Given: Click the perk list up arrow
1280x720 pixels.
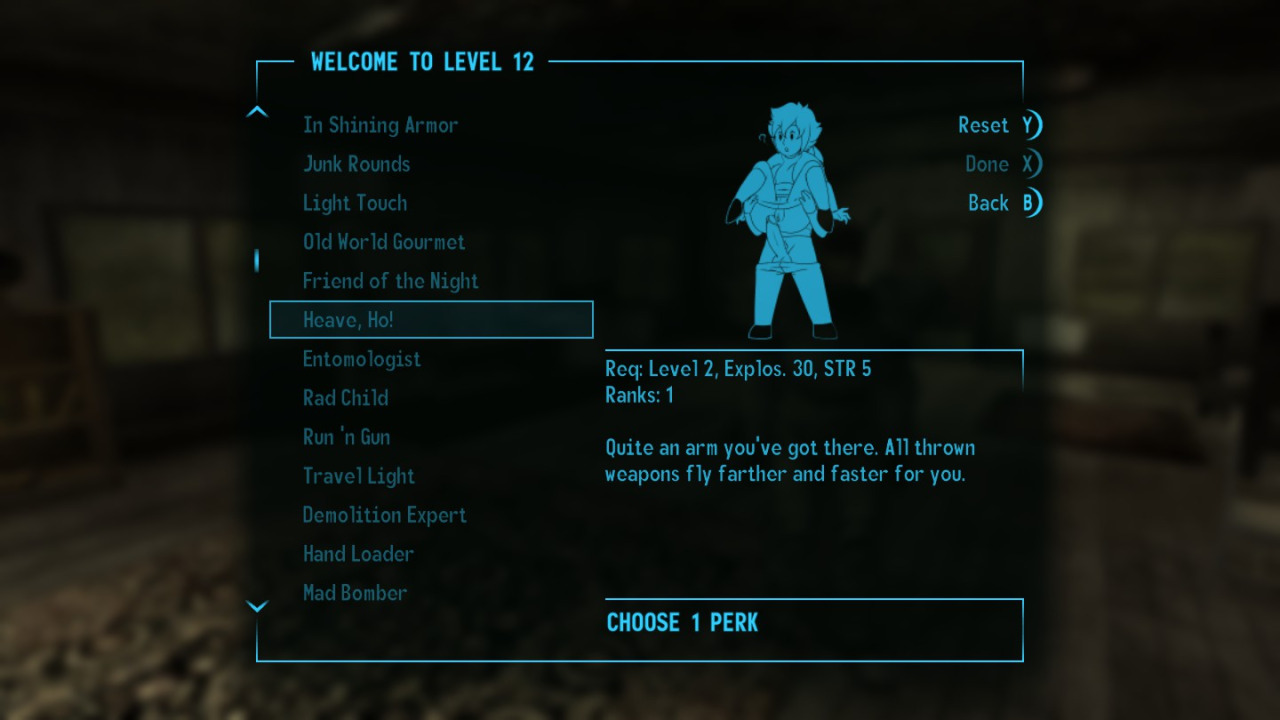Looking at the screenshot, I should 257,112.
